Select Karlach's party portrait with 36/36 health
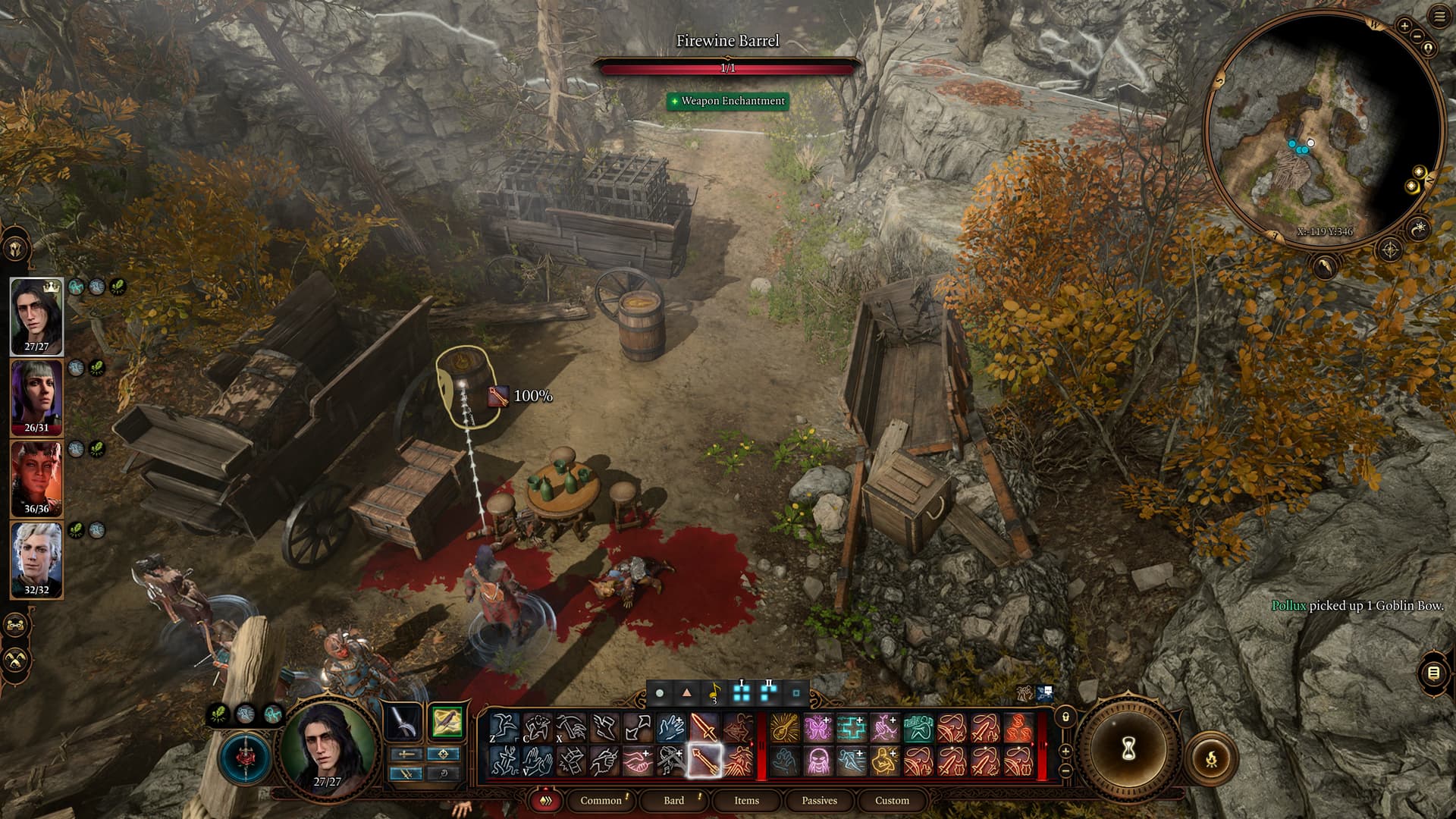This screenshot has height=819, width=1456. coord(36,479)
